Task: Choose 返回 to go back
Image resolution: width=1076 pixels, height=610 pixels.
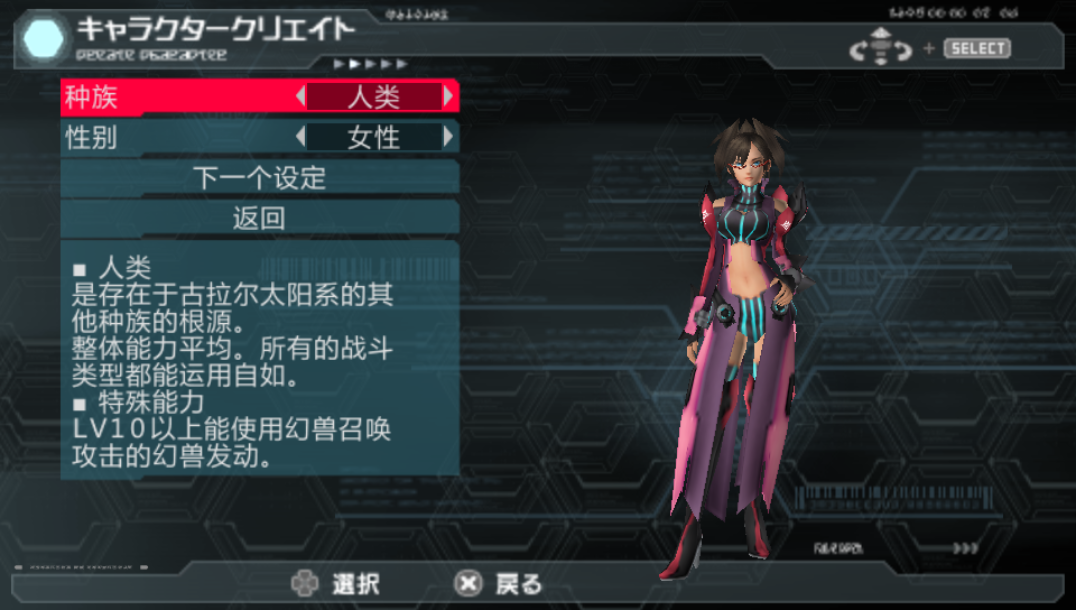Action: (x=260, y=218)
